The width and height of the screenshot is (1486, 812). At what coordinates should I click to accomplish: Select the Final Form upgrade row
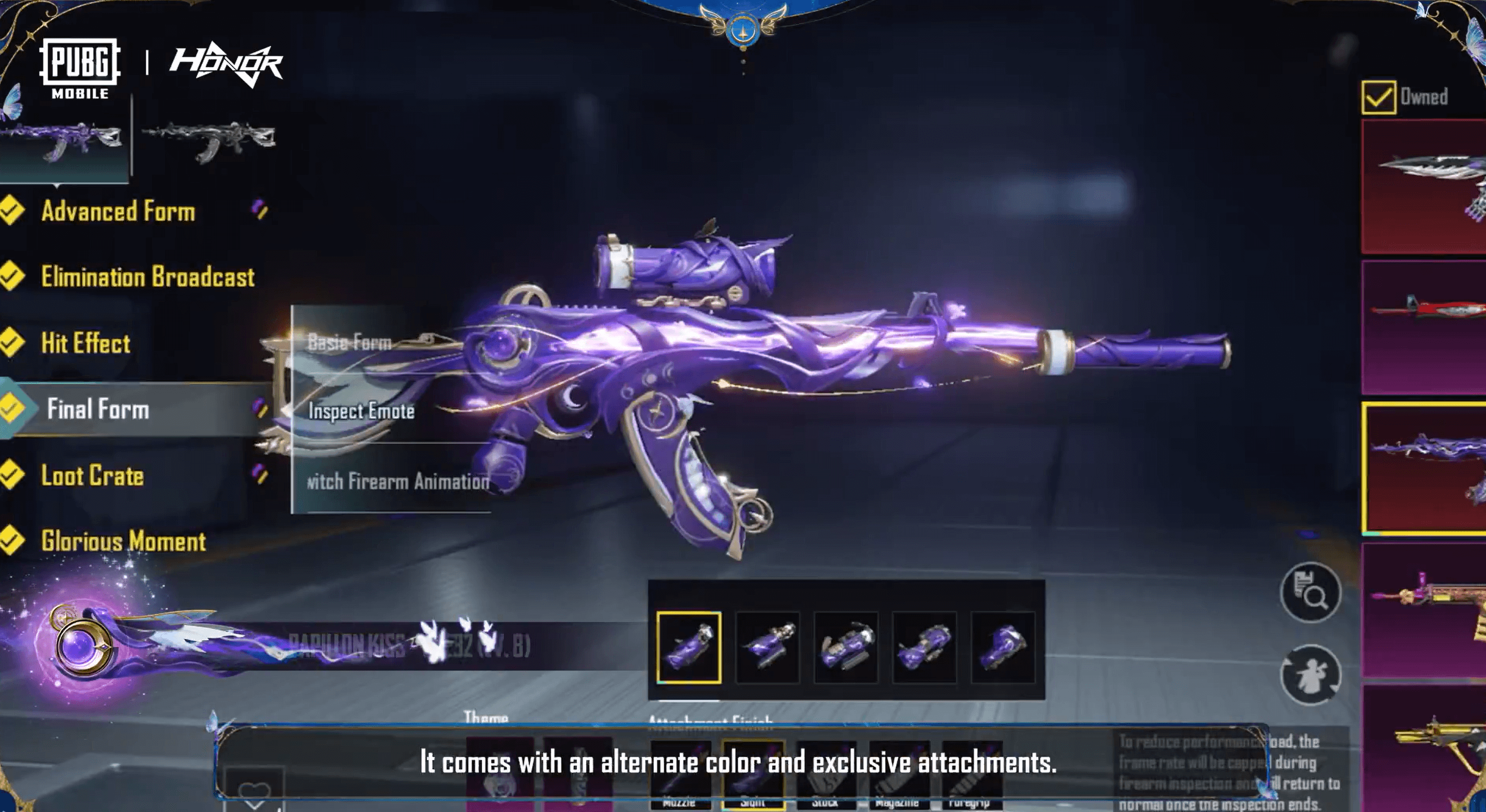click(98, 409)
